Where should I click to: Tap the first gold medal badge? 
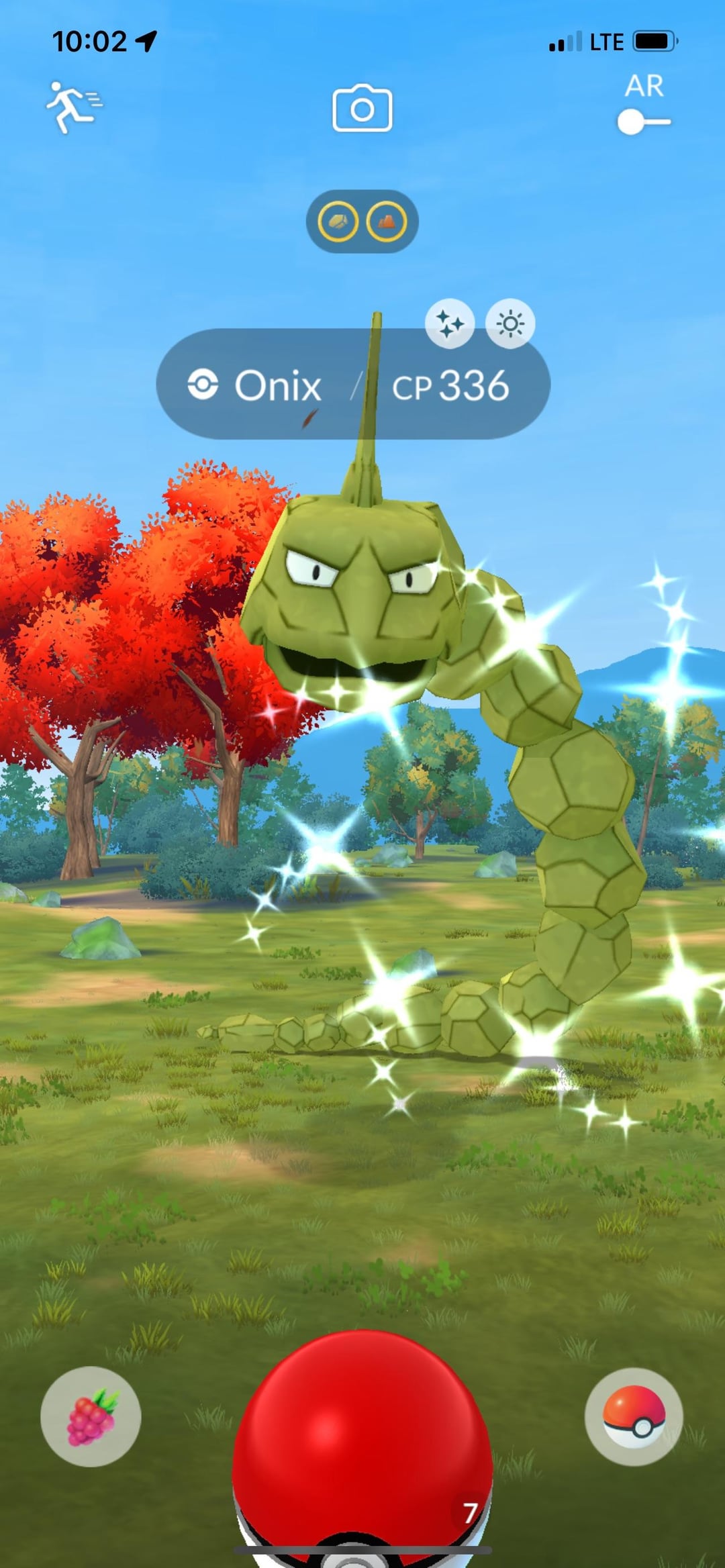click(x=338, y=222)
